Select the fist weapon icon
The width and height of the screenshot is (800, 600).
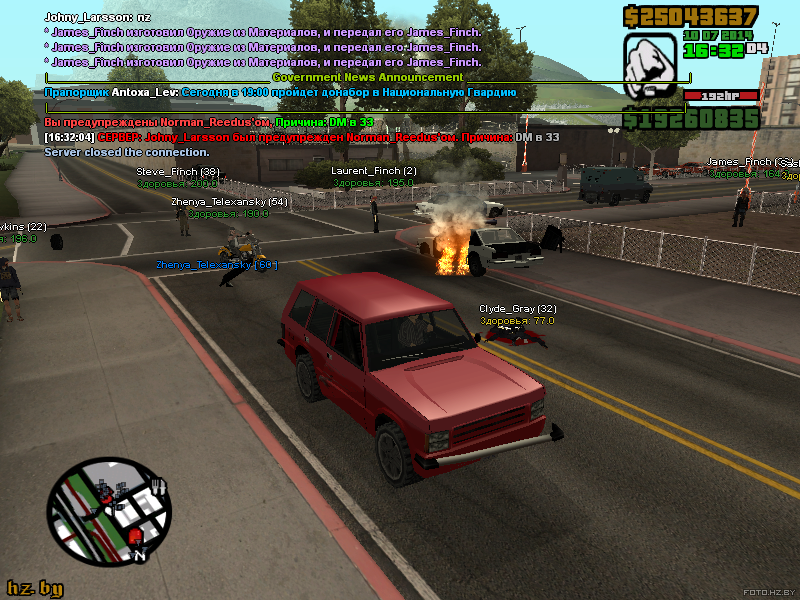coord(650,66)
